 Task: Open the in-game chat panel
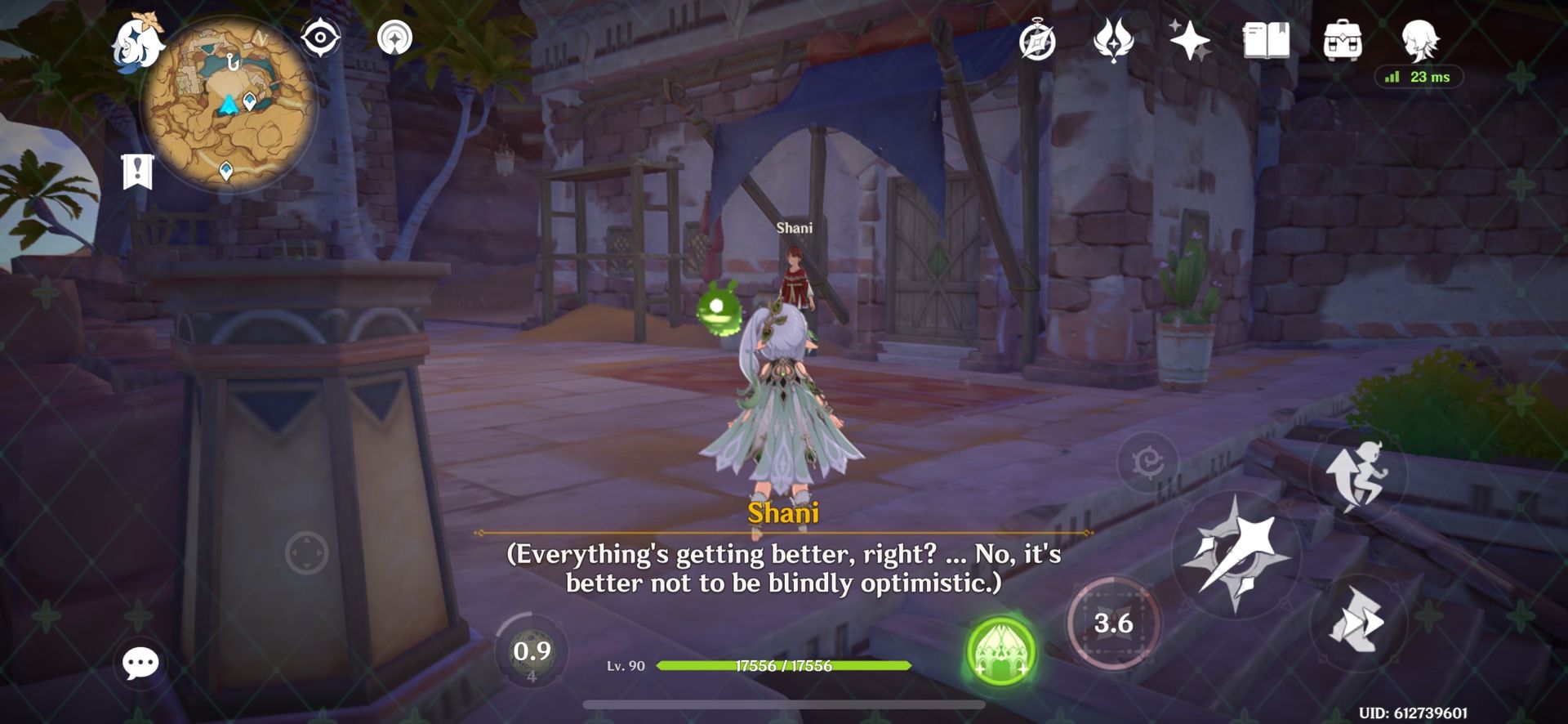pos(140,664)
